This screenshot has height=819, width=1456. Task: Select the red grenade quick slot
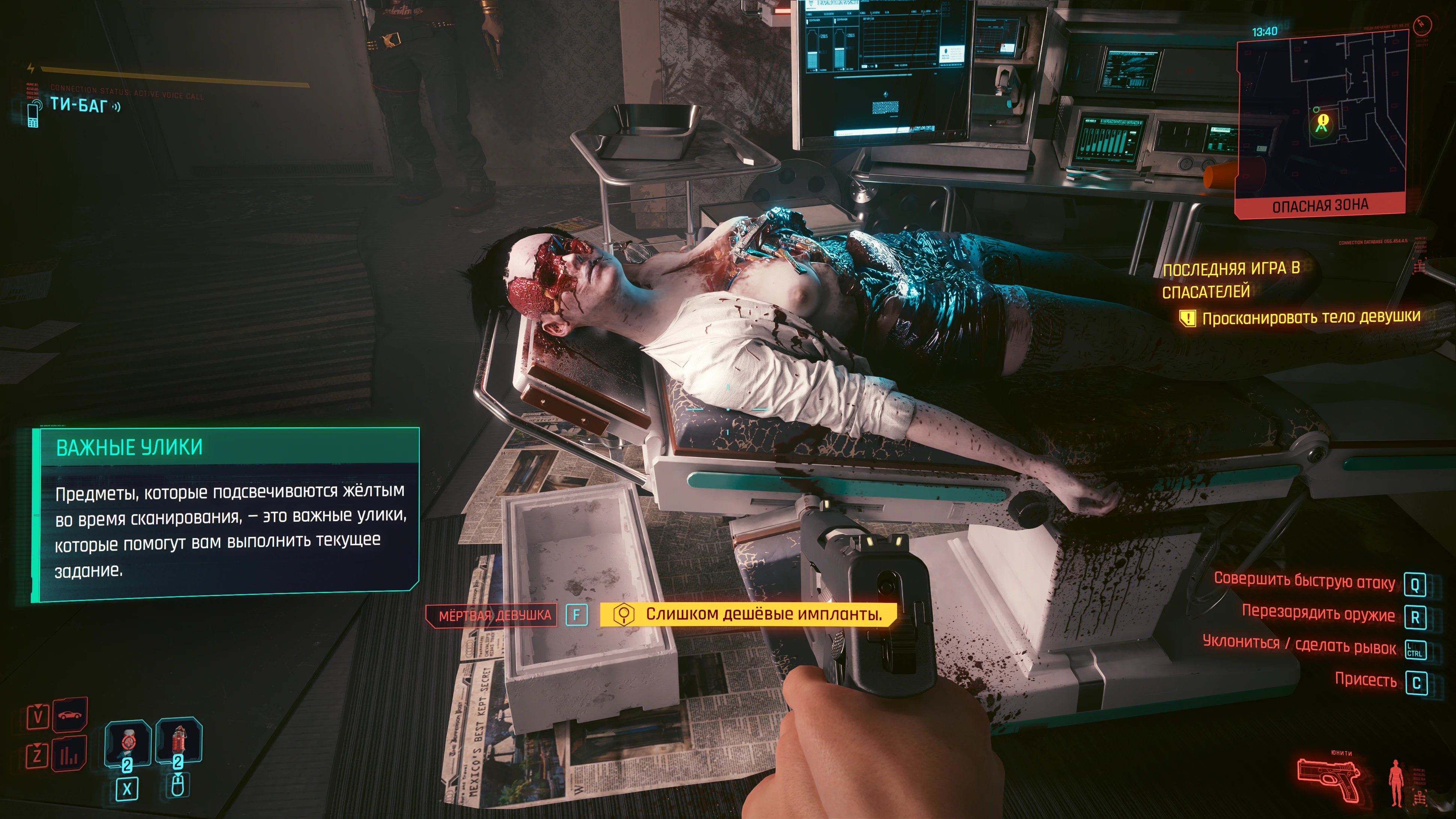point(179,741)
